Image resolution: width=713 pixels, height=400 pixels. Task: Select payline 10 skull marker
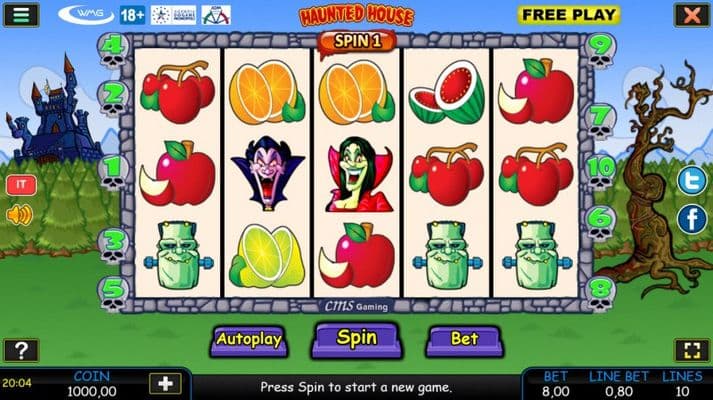tap(600, 168)
